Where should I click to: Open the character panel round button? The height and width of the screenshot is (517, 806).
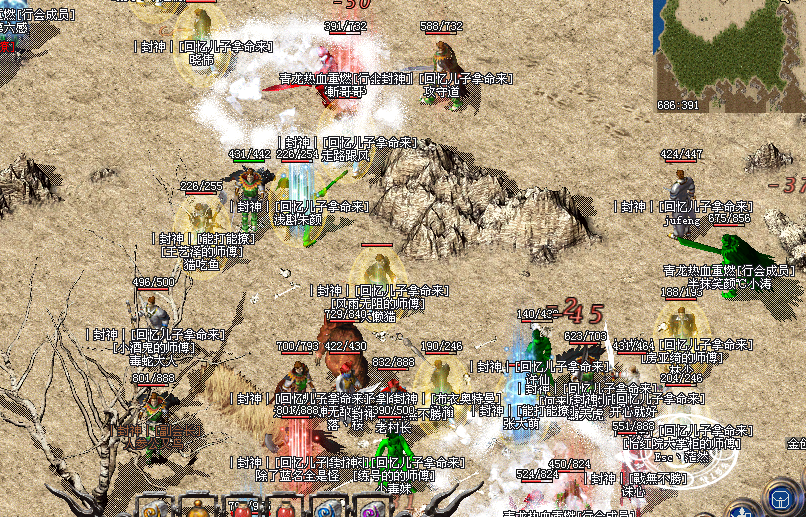tap(741, 511)
